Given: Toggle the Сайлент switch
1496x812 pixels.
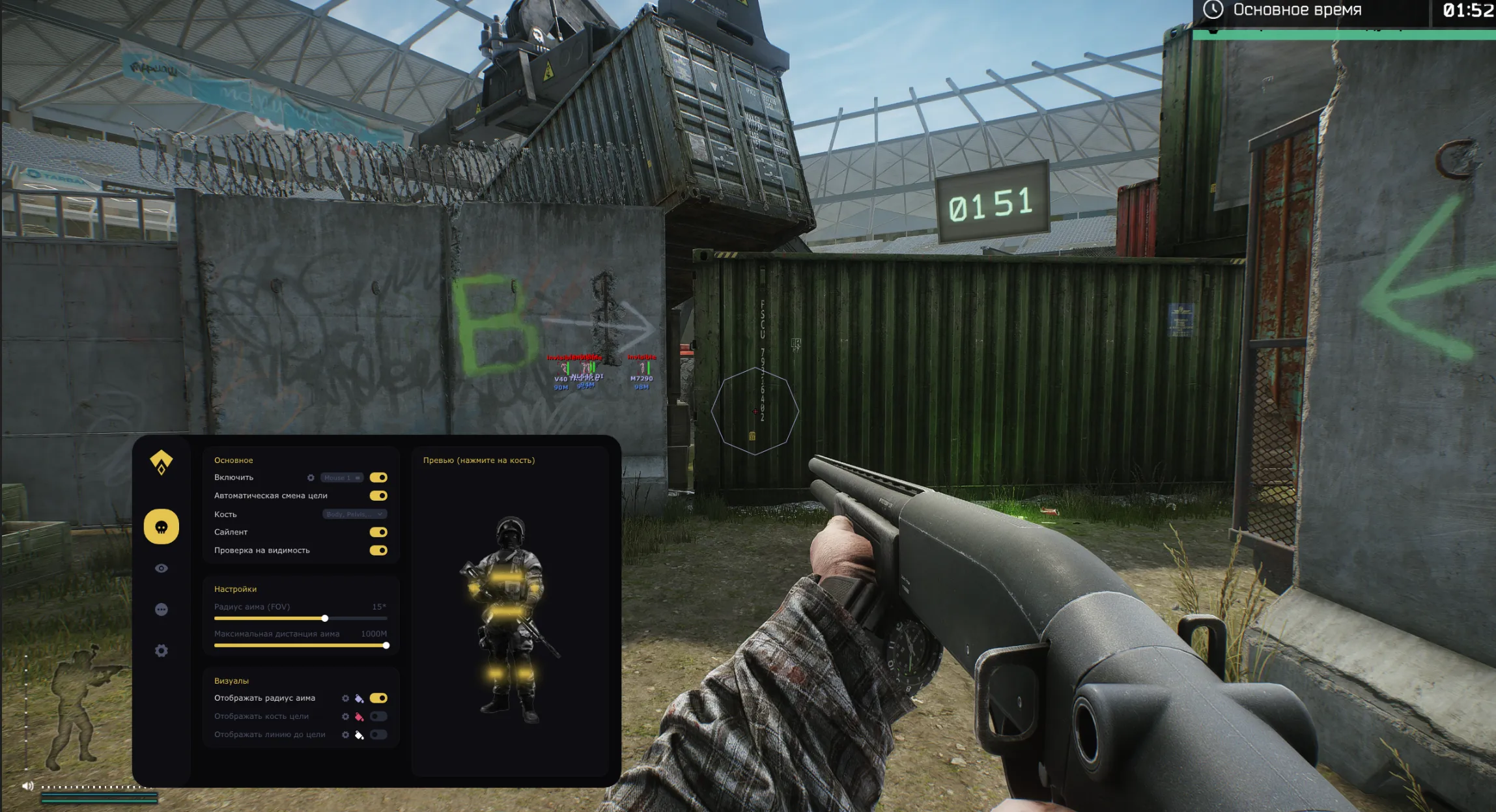Looking at the screenshot, I should click(378, 532).
